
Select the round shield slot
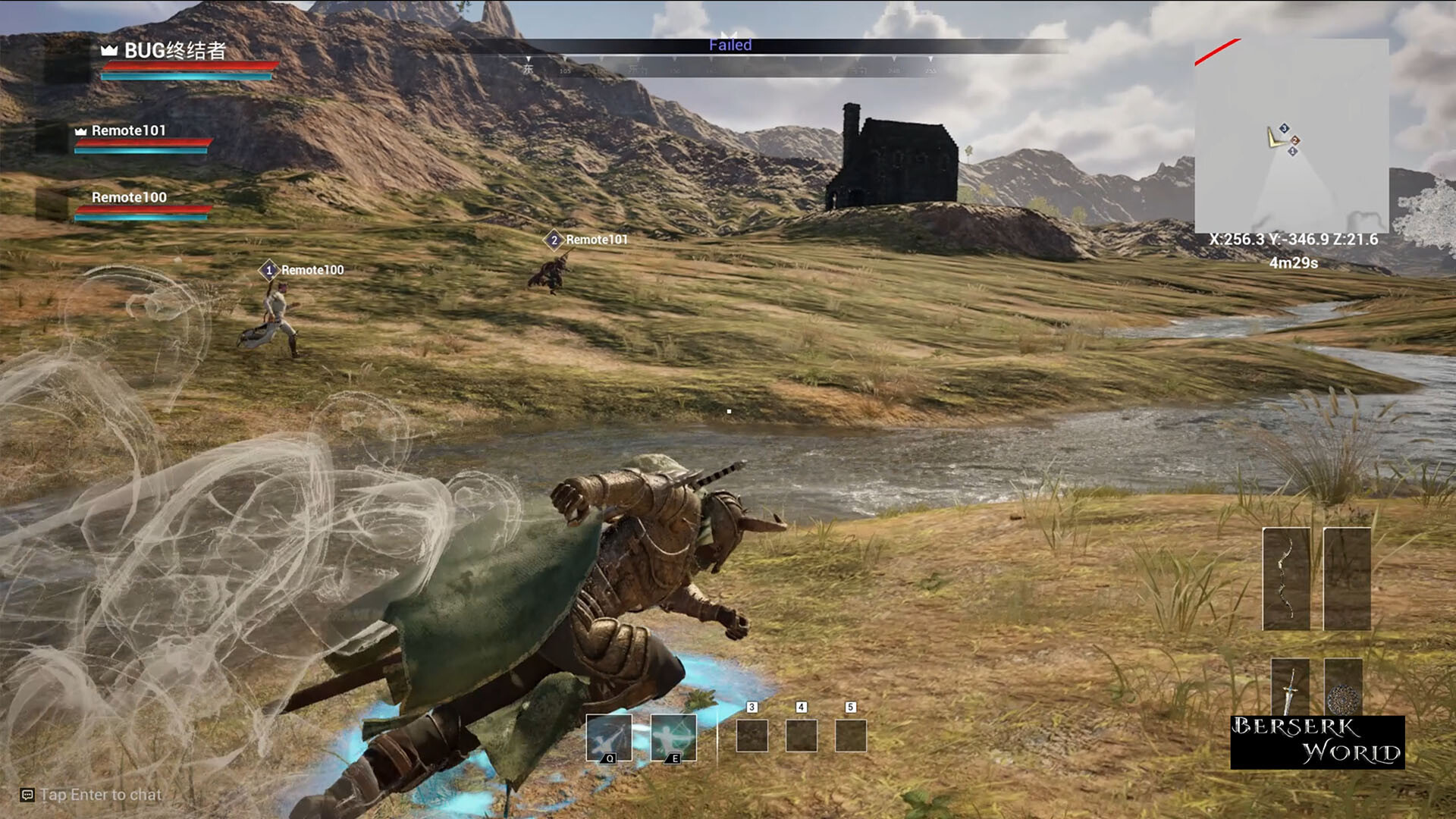1343,686
